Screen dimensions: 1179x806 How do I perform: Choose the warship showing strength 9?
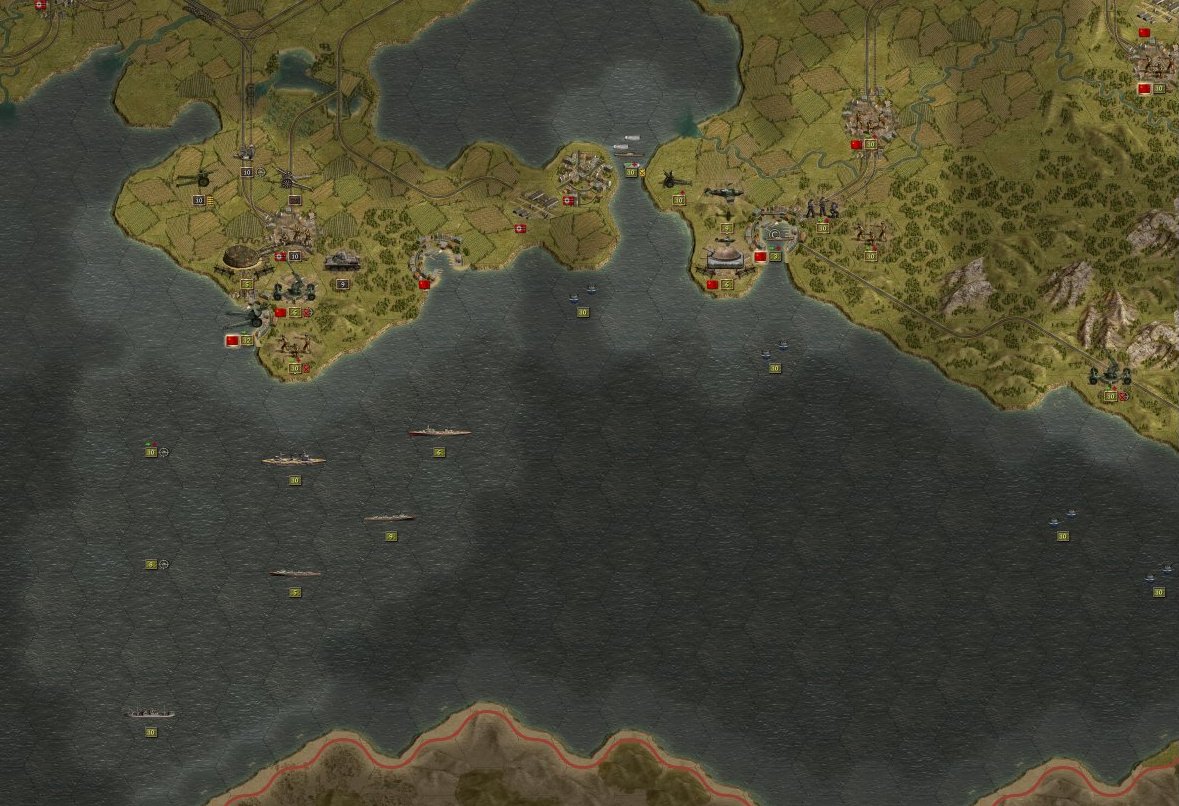coord(390,518)
